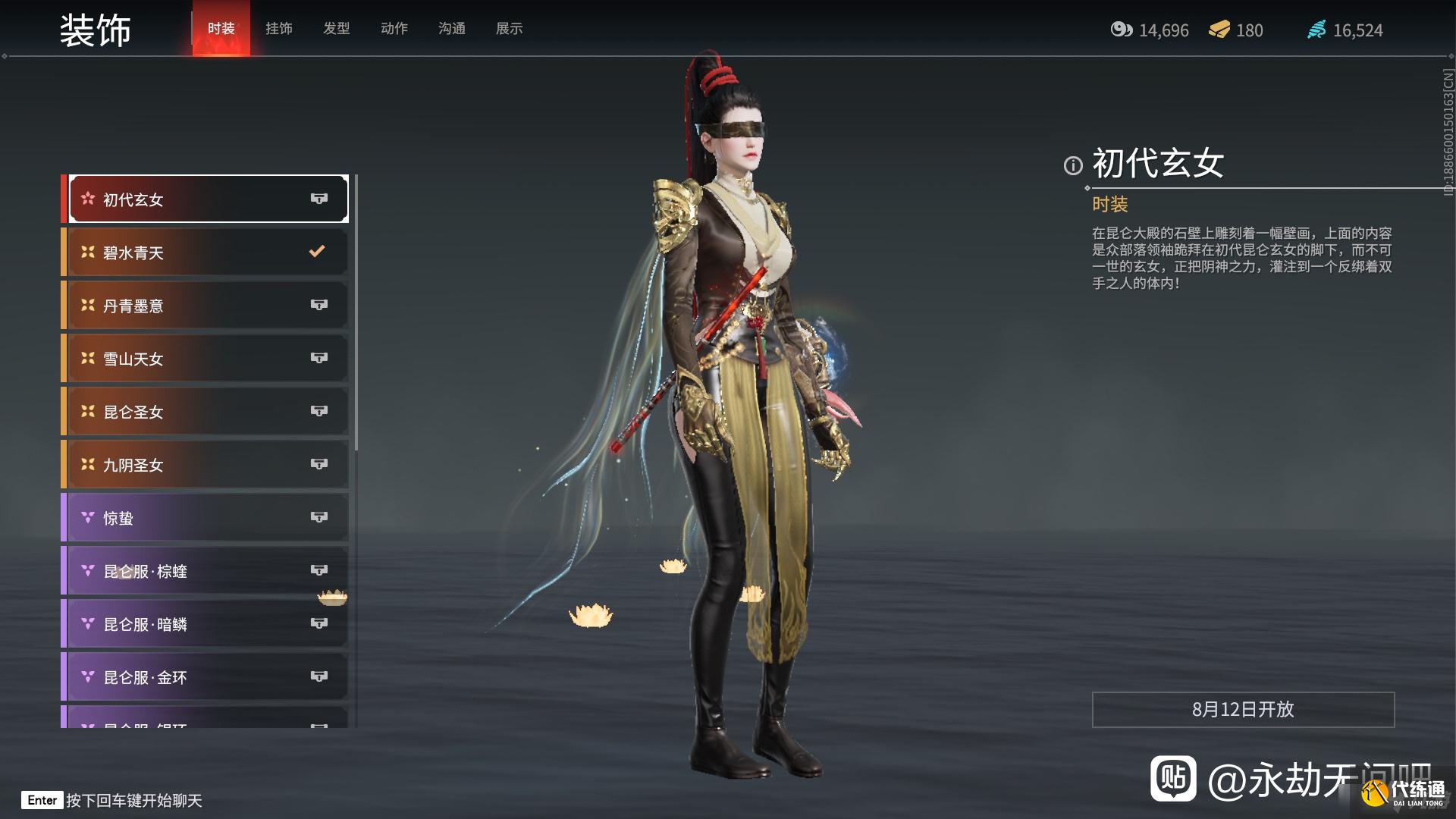Click the video preview icon on 雪山天女 row
This screenshot has height=819, width=1456.
coord(319,358)
